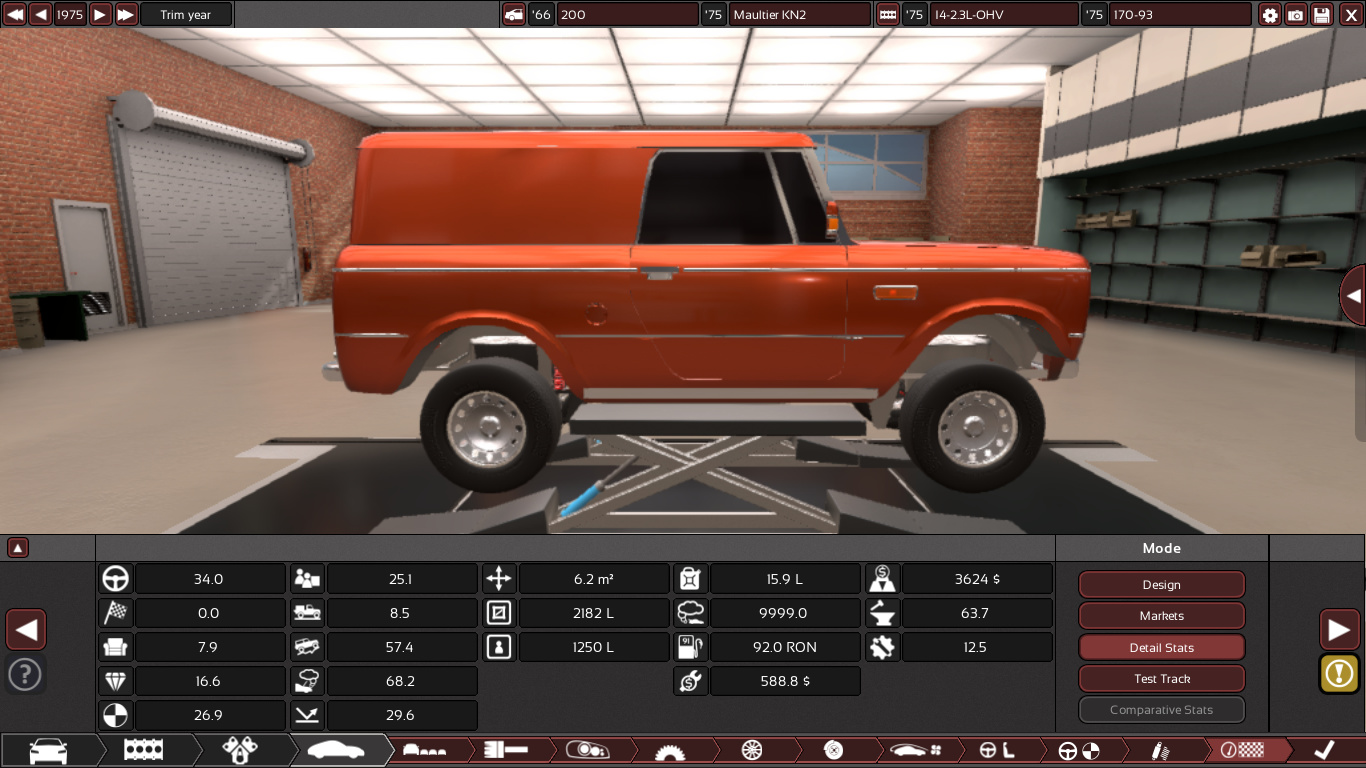The image size is (1366, 768).
Task: Collapse the stats panel with up arrow
Action: (18, 548)
